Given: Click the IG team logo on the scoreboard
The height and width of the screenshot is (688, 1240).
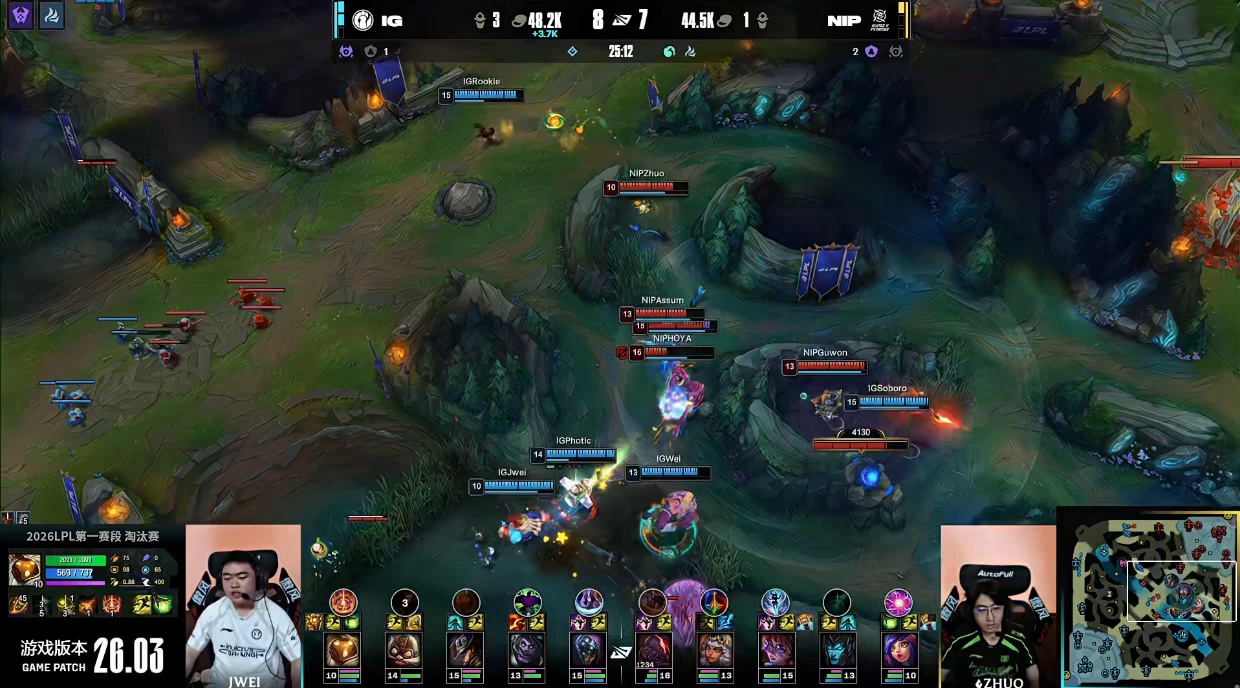Looking at the screenshot, I should click(x=362, y=20).
